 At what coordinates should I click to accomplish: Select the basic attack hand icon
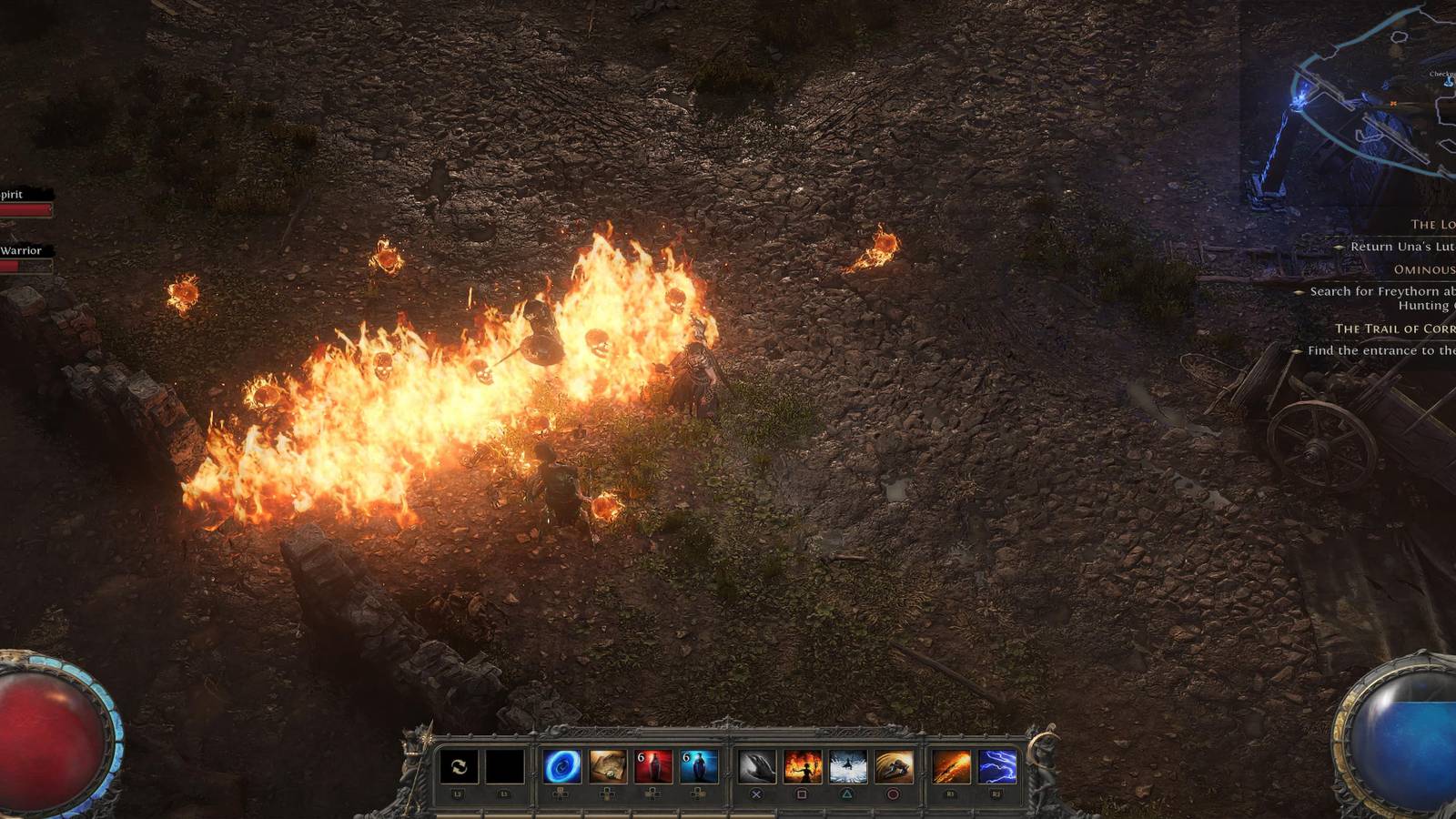[759, 767]
